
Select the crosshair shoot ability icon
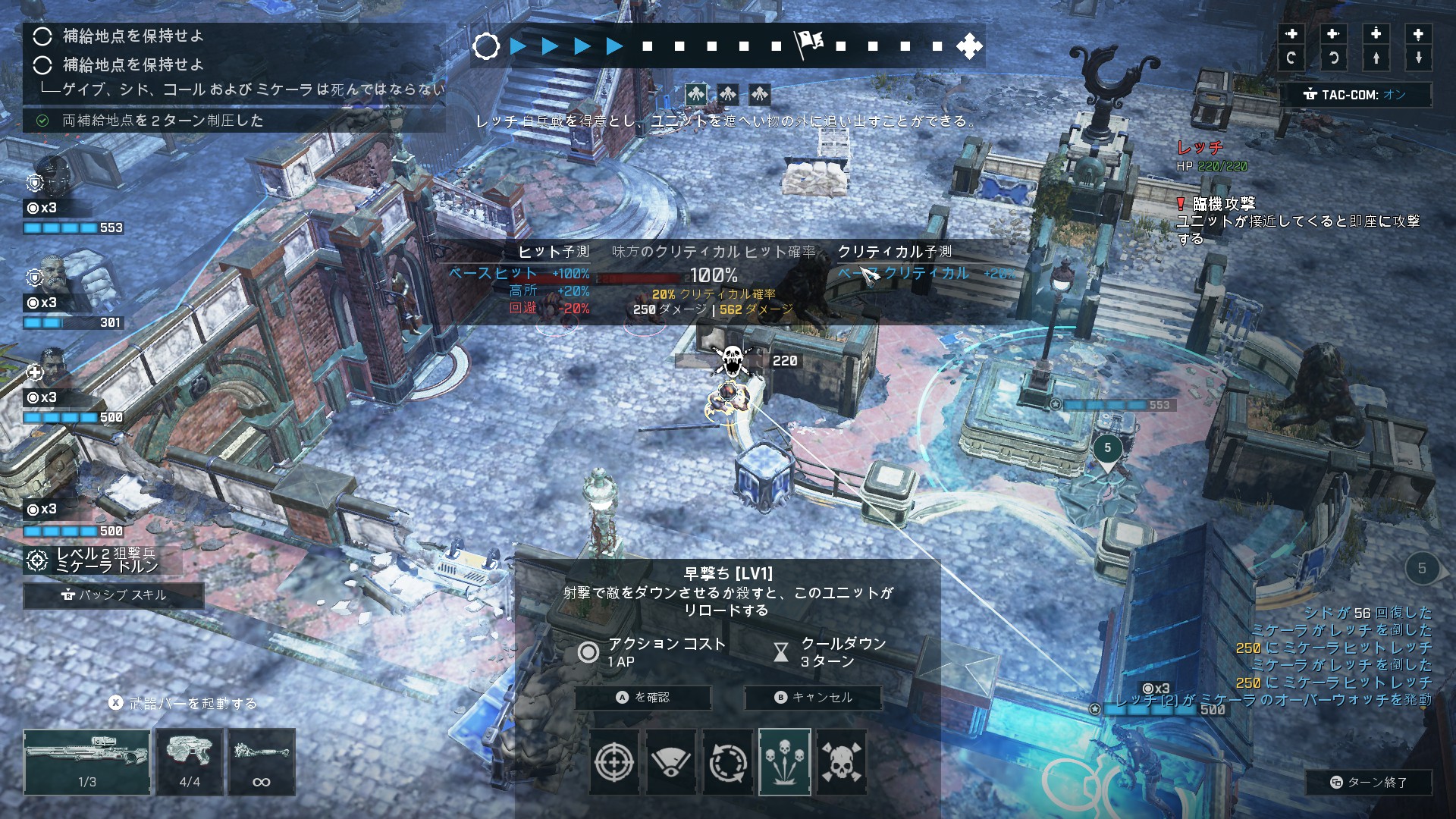point(614,762)
